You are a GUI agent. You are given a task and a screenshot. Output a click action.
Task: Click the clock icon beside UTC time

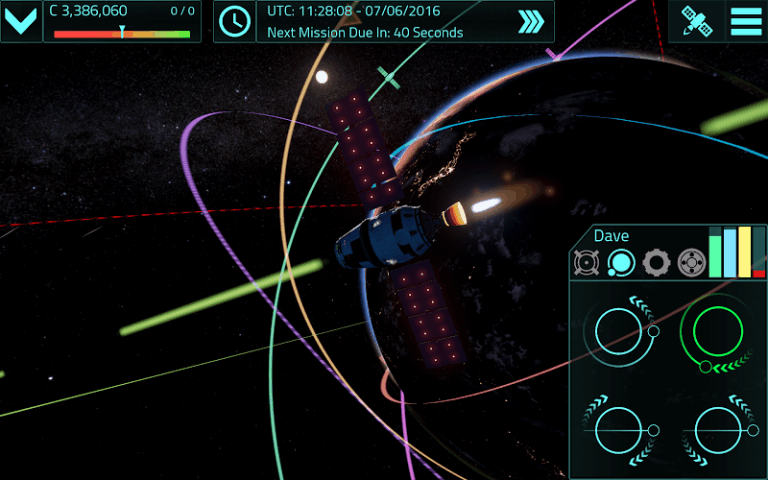[235, 21]
